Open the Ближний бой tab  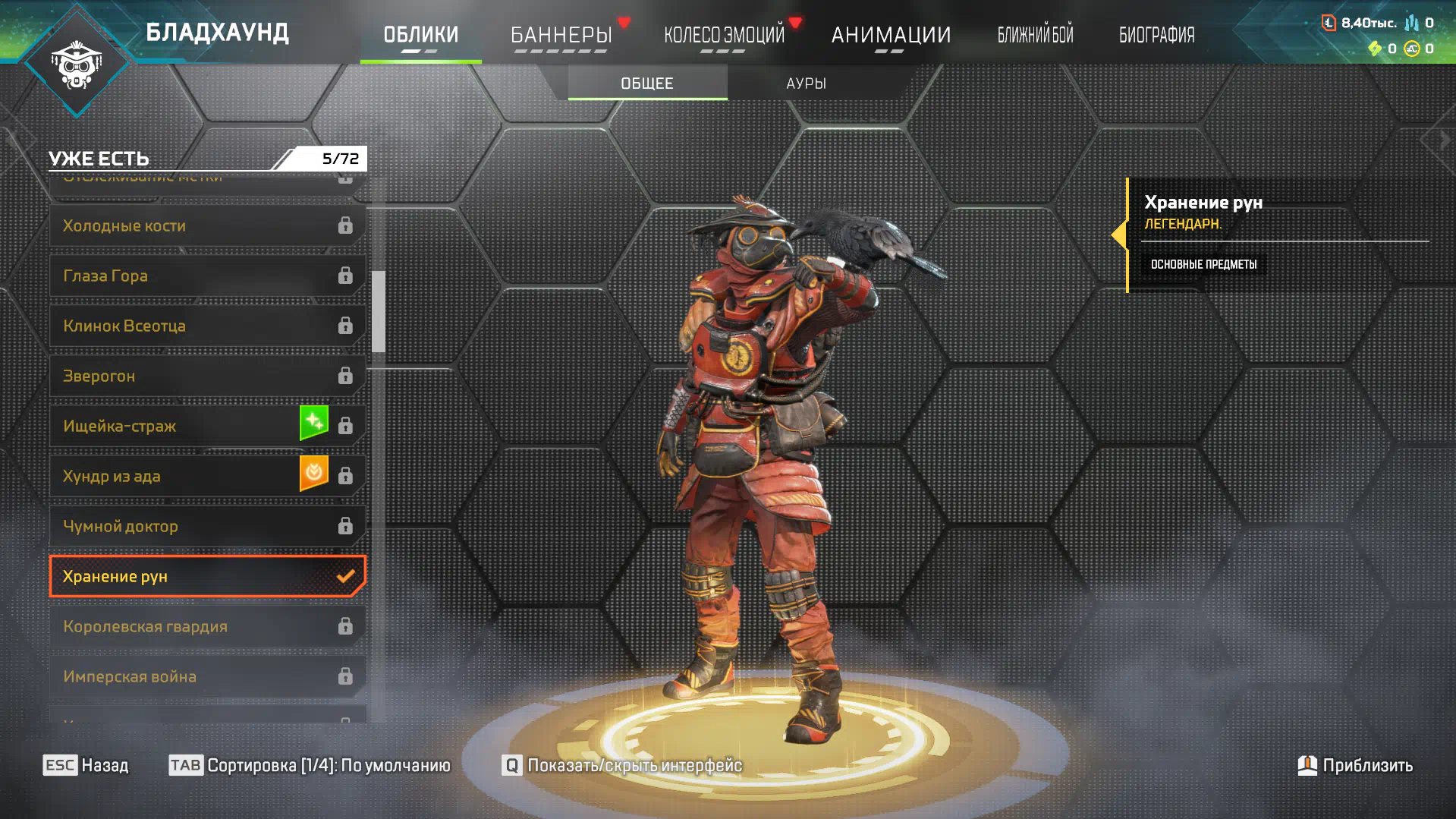tap(1035, 35)
